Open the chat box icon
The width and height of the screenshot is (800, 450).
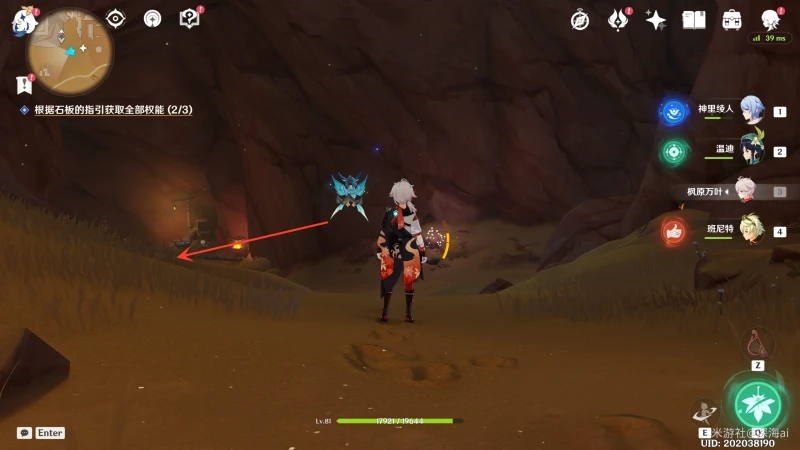24,433
